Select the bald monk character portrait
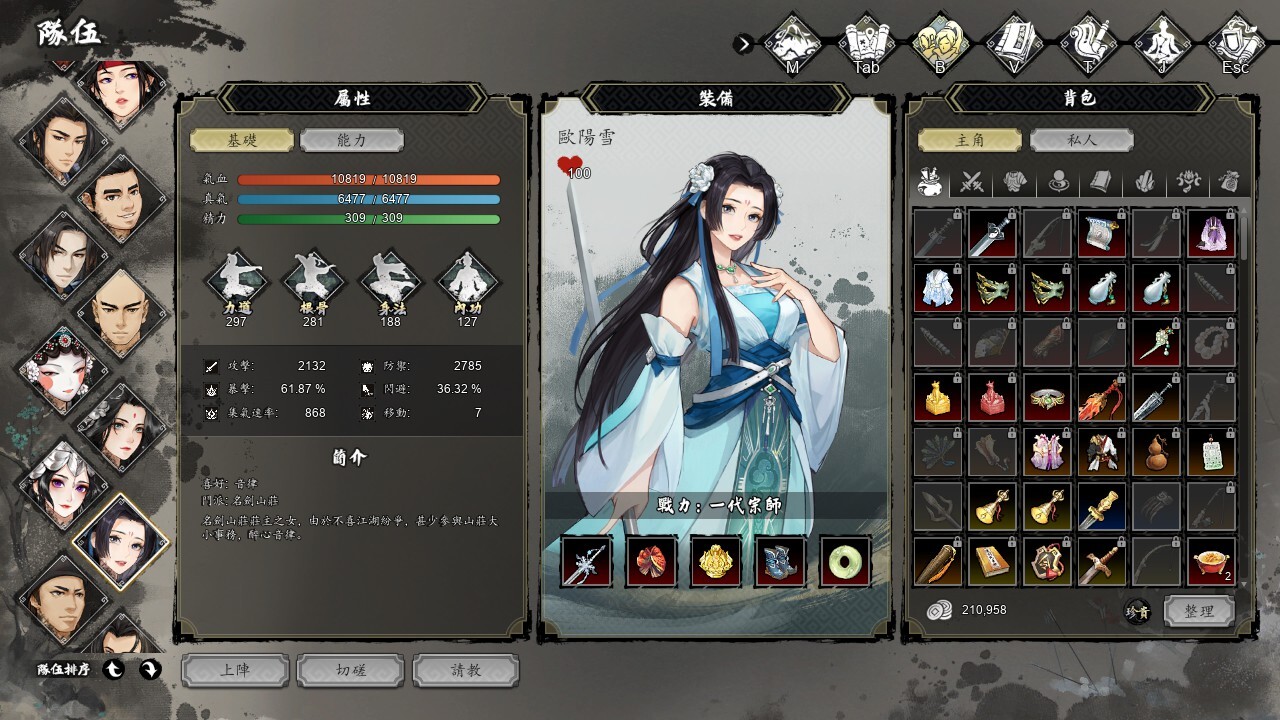Image resolution: width=1280 pixels, height=720 pixels. click(118, 312)
